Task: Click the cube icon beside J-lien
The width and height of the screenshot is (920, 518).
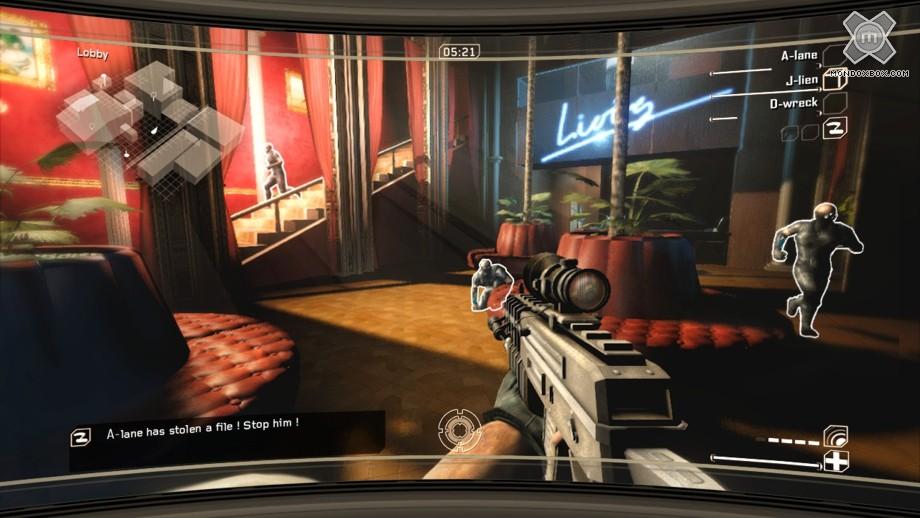Action: [x=835, y=82]
